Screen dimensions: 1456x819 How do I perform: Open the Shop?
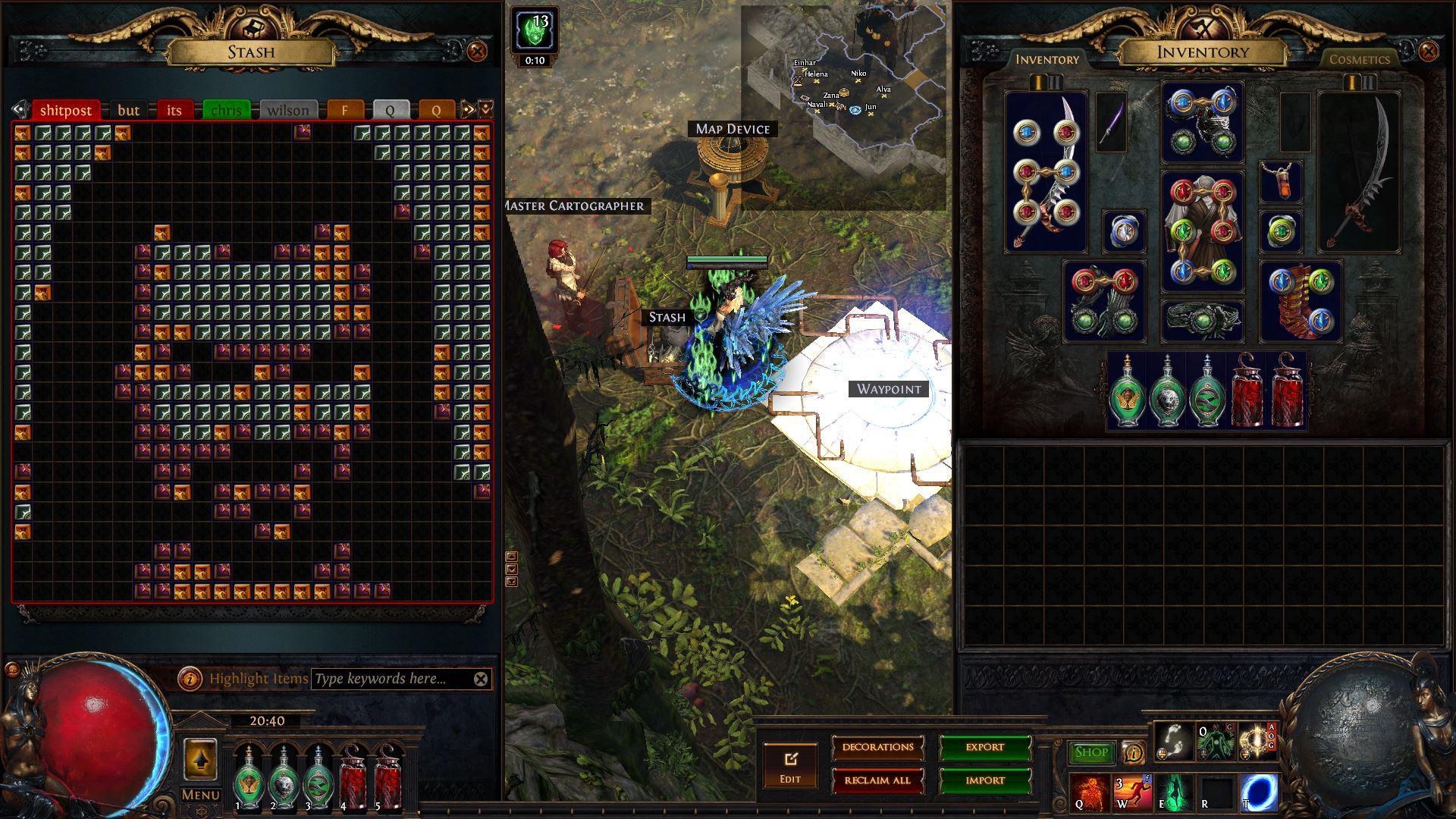coord(1090,752)
